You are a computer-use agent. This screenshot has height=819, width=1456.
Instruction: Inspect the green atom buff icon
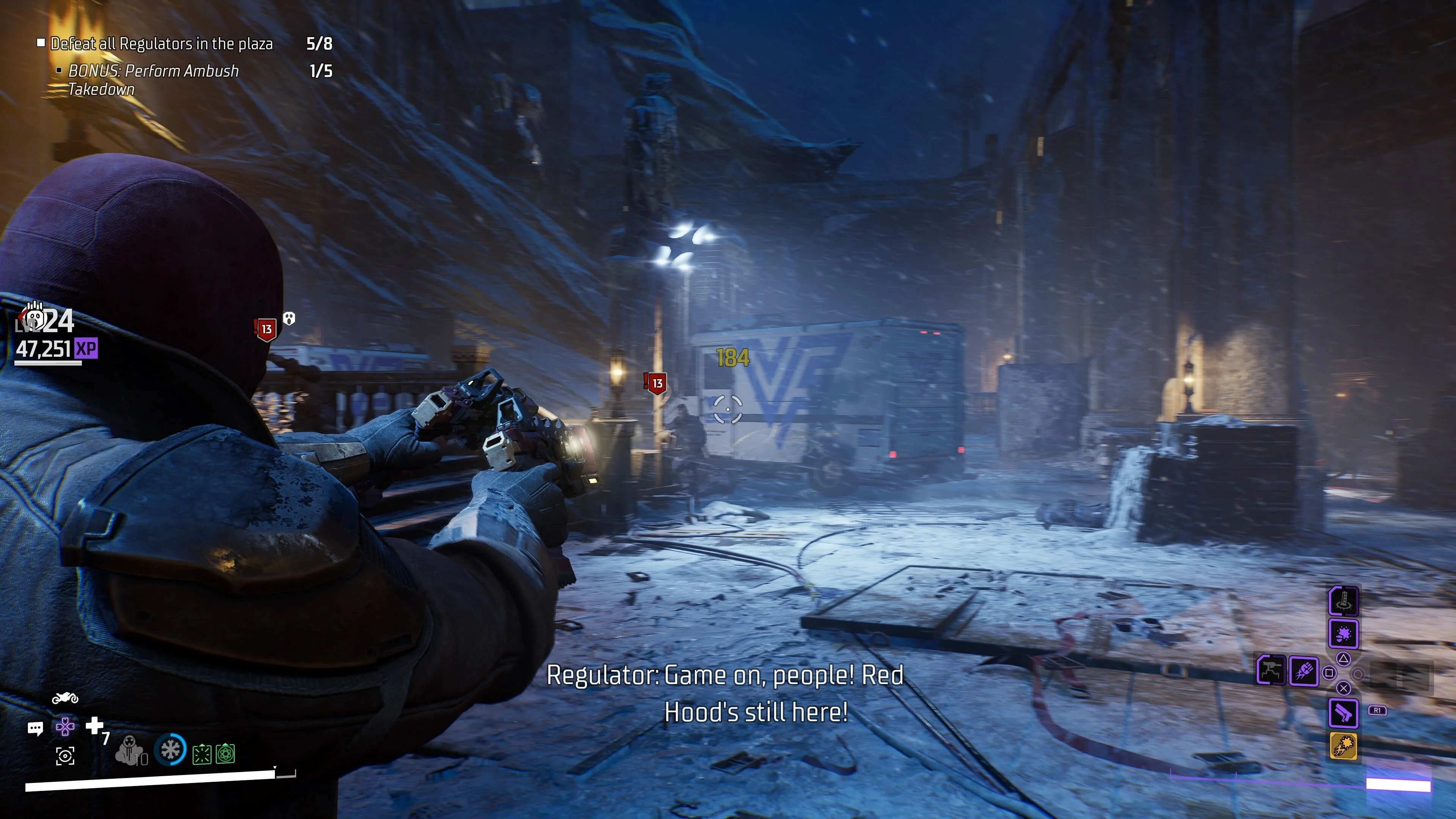[225, 753]
